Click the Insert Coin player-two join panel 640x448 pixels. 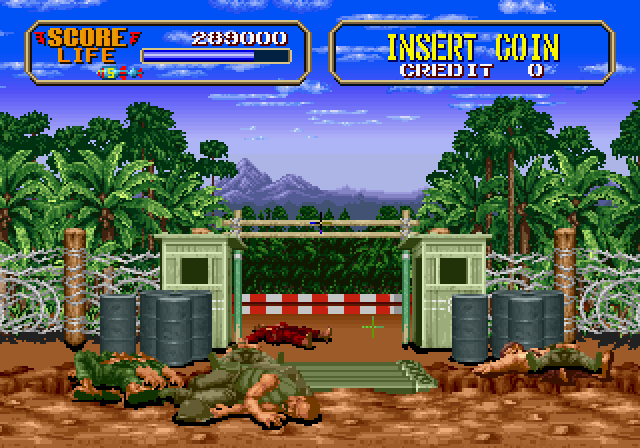tap(472, 52)
